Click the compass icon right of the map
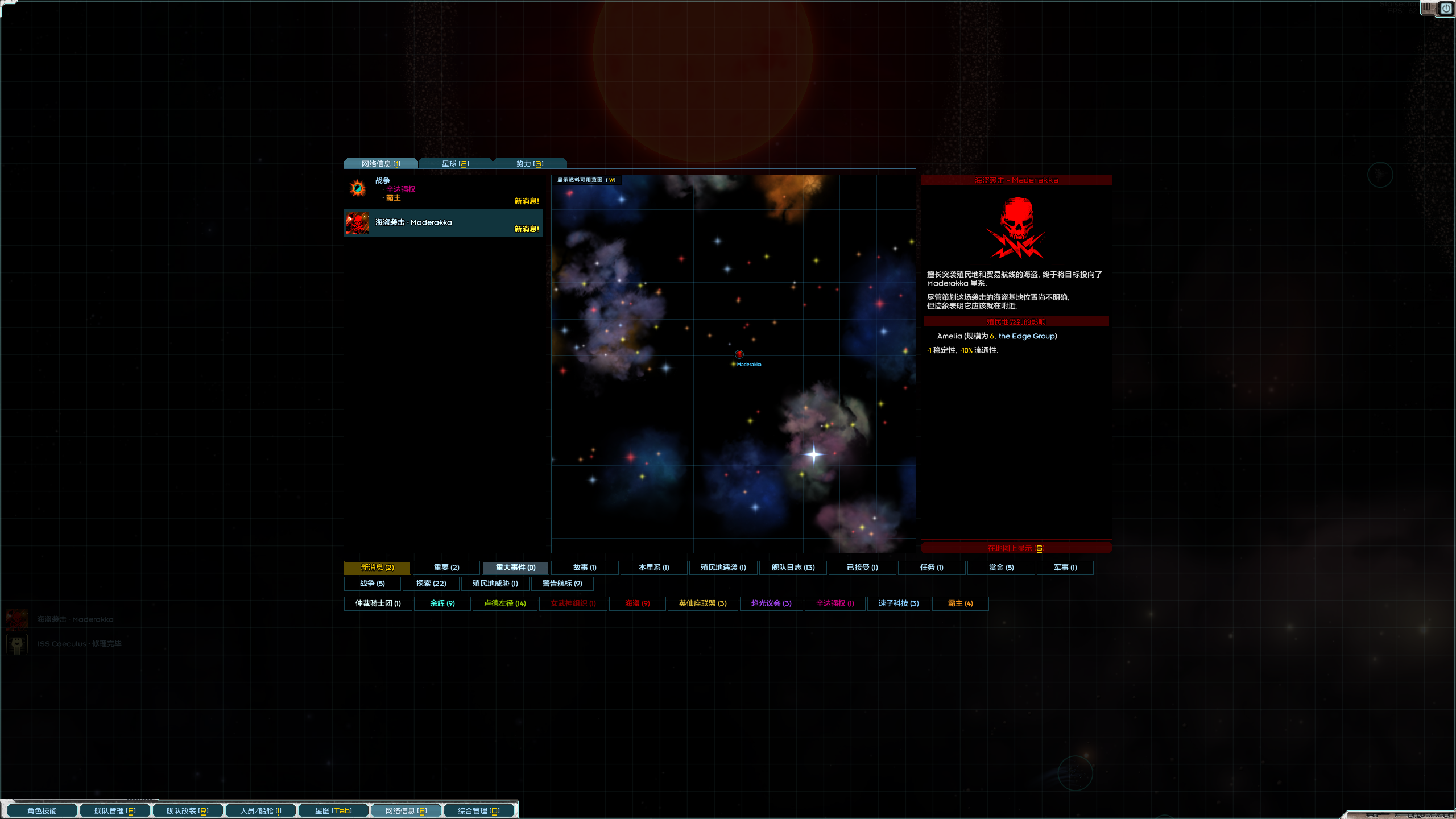Screen dimensions: 1456x819 [1379, 175]
